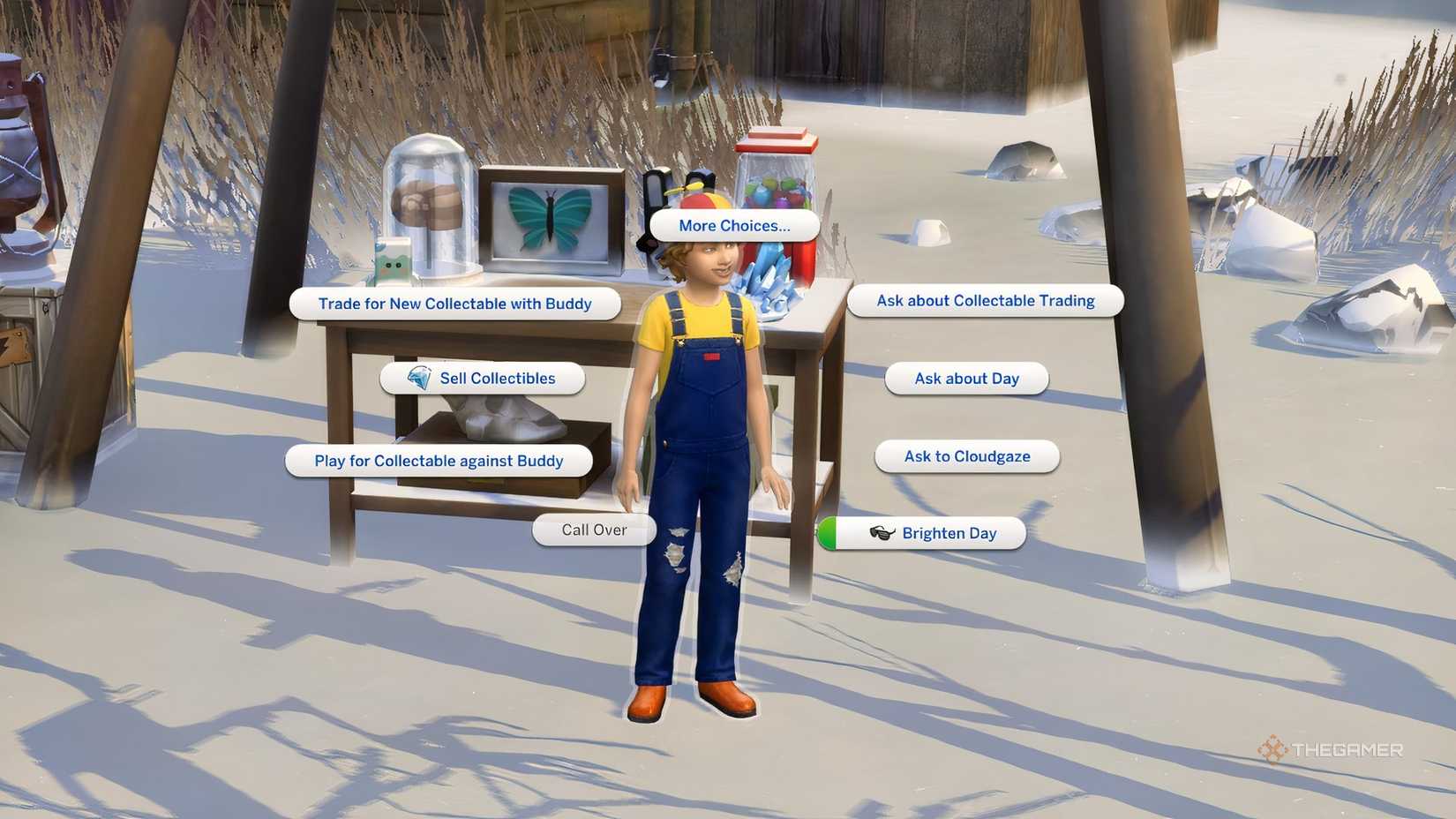Select Ask about Collectable Trading

pos(985,300)
